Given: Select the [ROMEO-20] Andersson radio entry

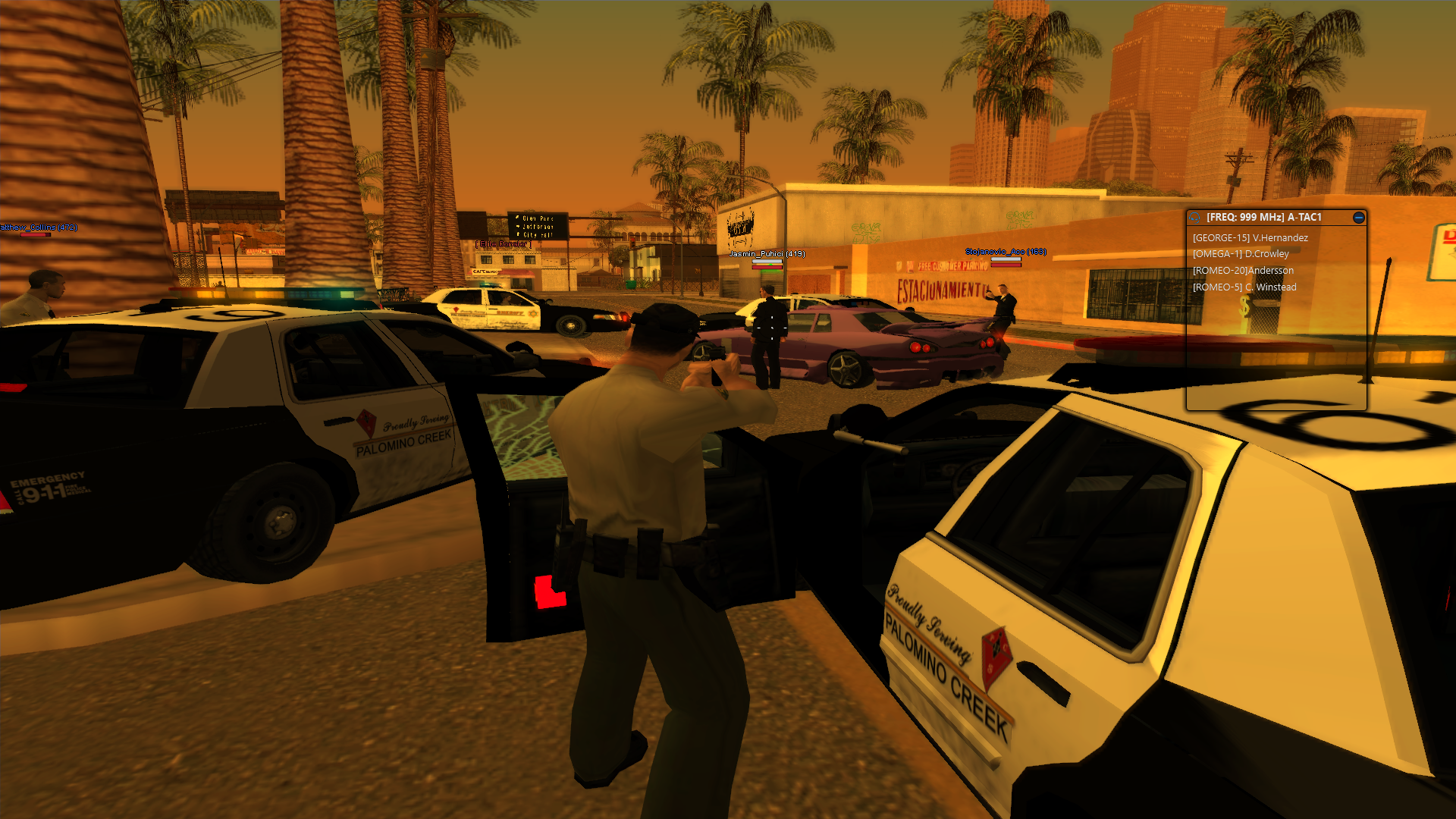Looking at the screenshot, I should pos(1244,271).
